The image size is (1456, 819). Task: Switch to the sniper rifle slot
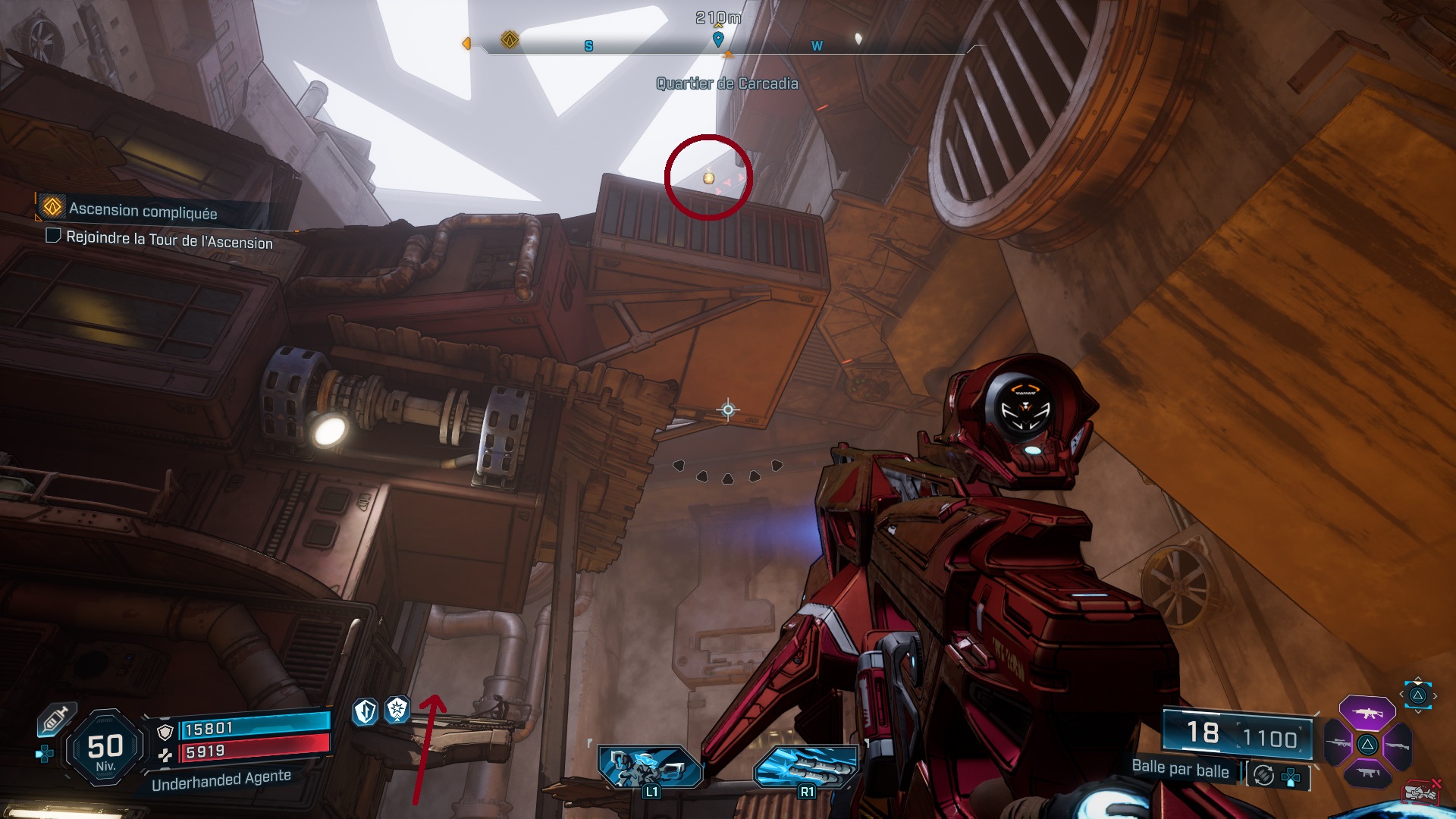[1338, 743]
